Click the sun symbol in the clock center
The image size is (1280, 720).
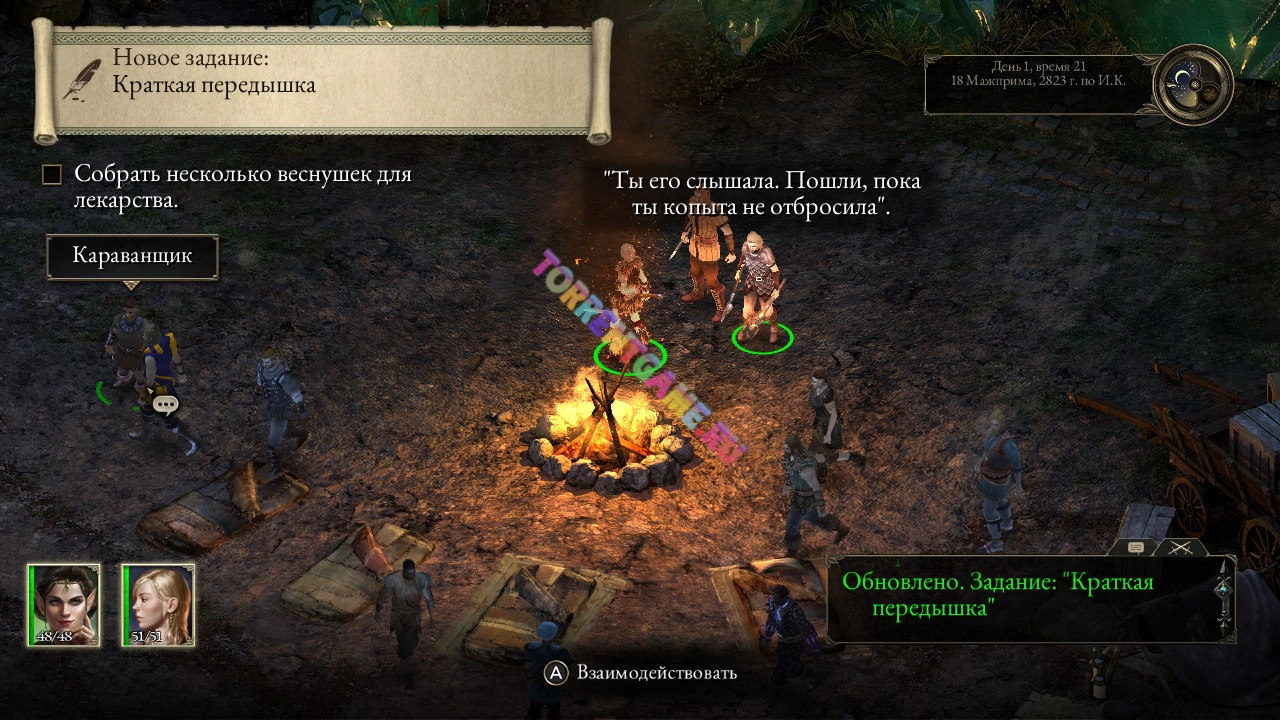(x=1195, y=84)
